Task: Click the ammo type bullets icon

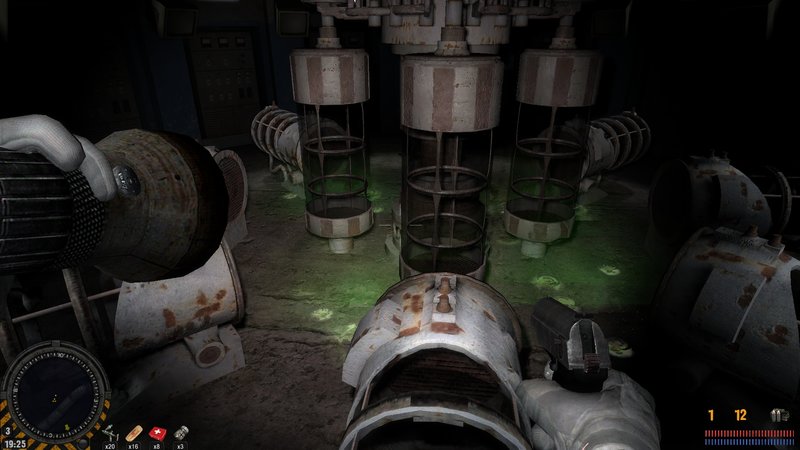Action: click(x=779, y=414)
